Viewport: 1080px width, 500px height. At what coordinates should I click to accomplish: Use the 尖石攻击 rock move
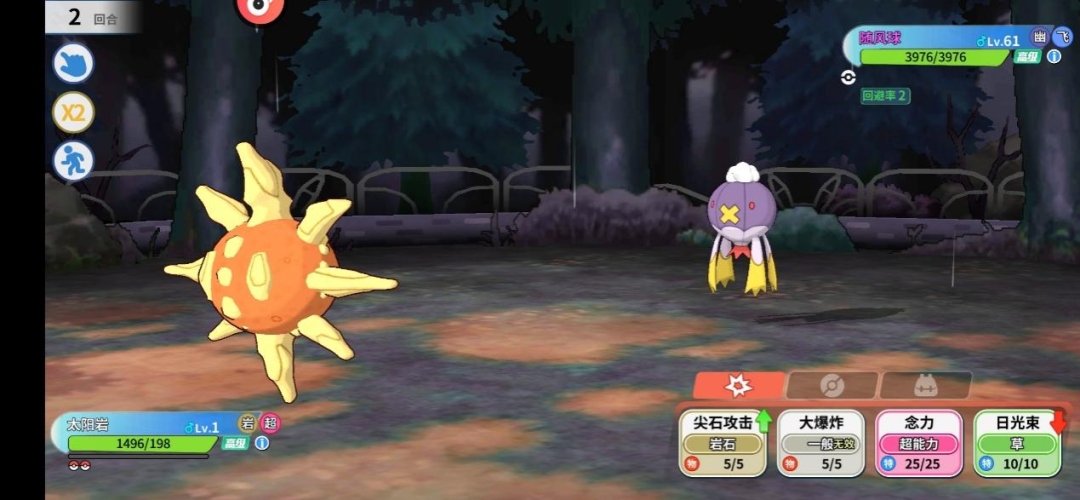(722, 442)
